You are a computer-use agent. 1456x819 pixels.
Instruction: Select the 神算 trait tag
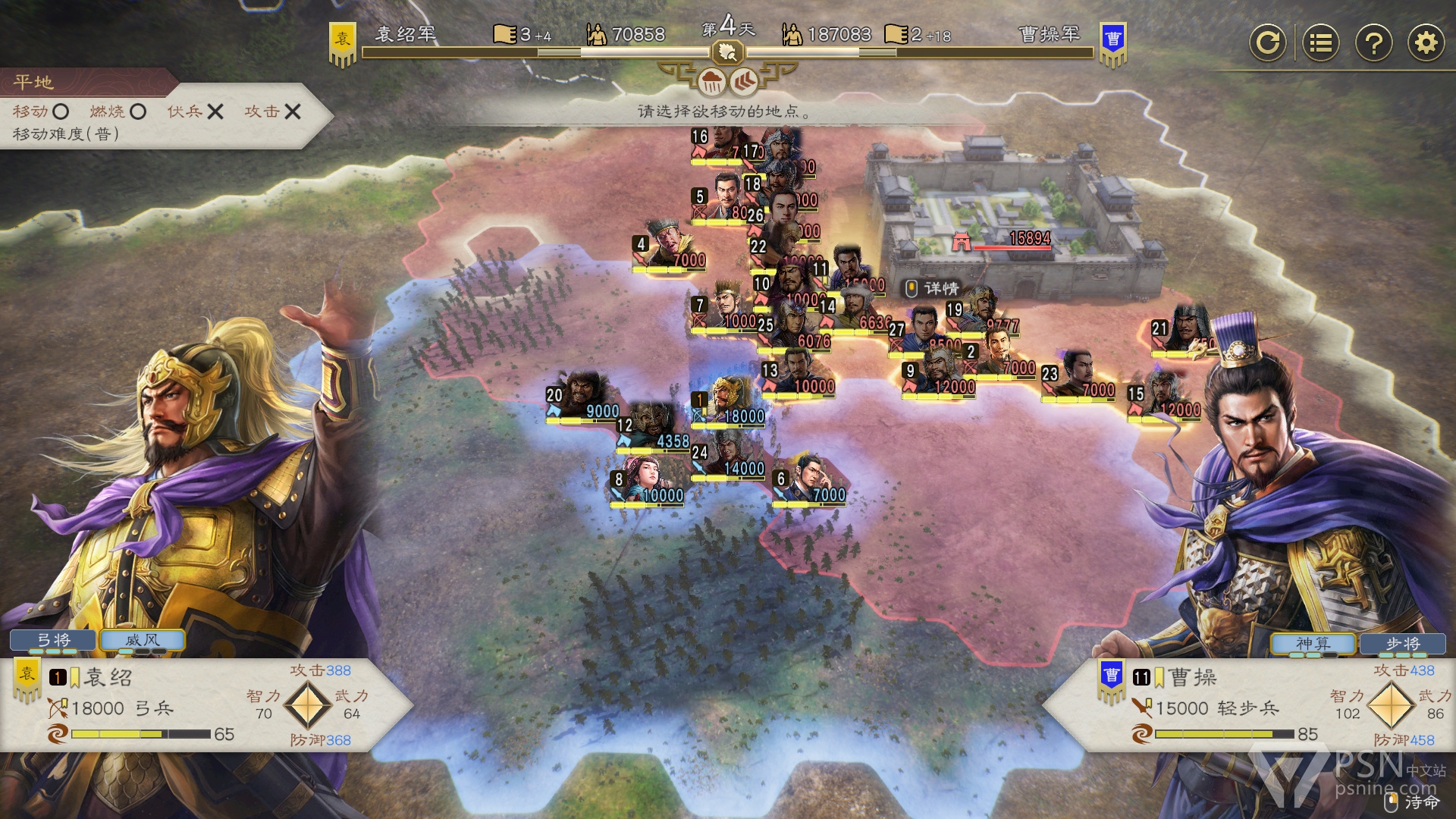pos(1313,644)
